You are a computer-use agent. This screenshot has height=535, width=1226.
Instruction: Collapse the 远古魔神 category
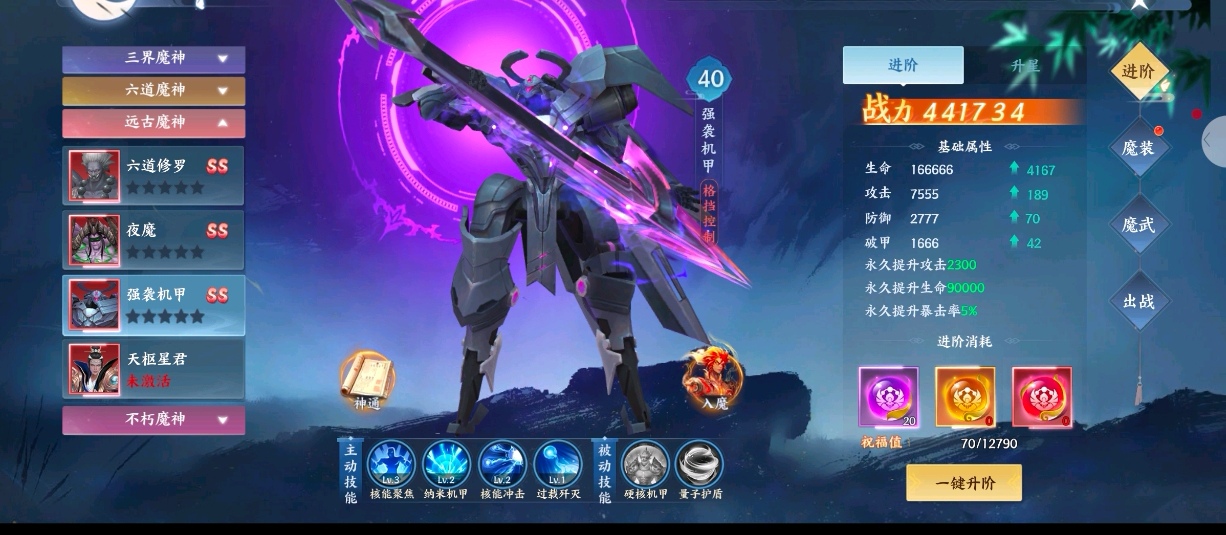(154, 123)
